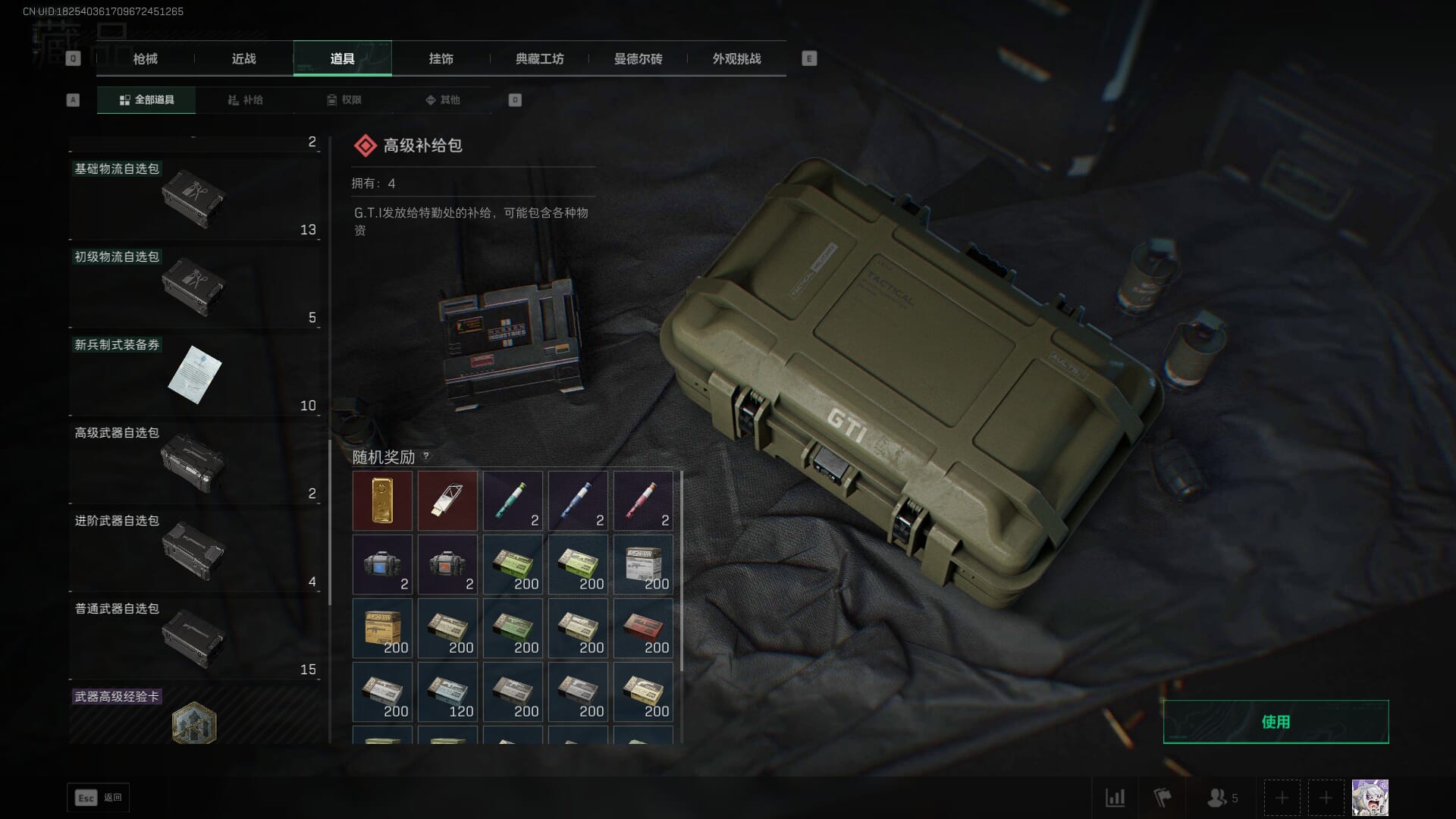
Task: Switch to 典藏工坊 tab
Action: (539, 58)
